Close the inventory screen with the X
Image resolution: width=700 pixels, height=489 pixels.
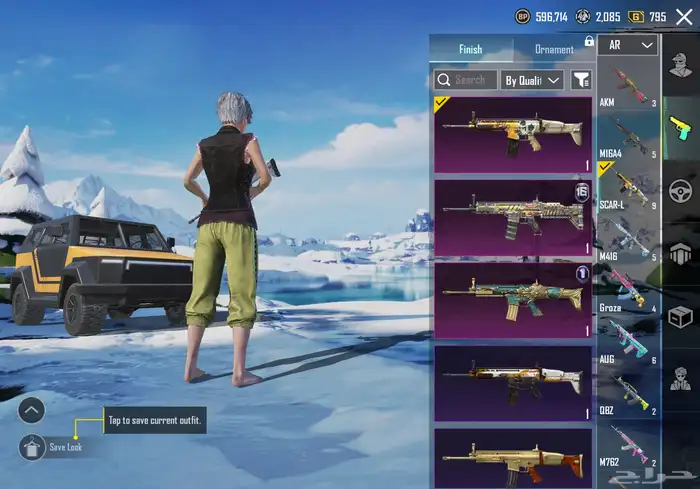684,17
